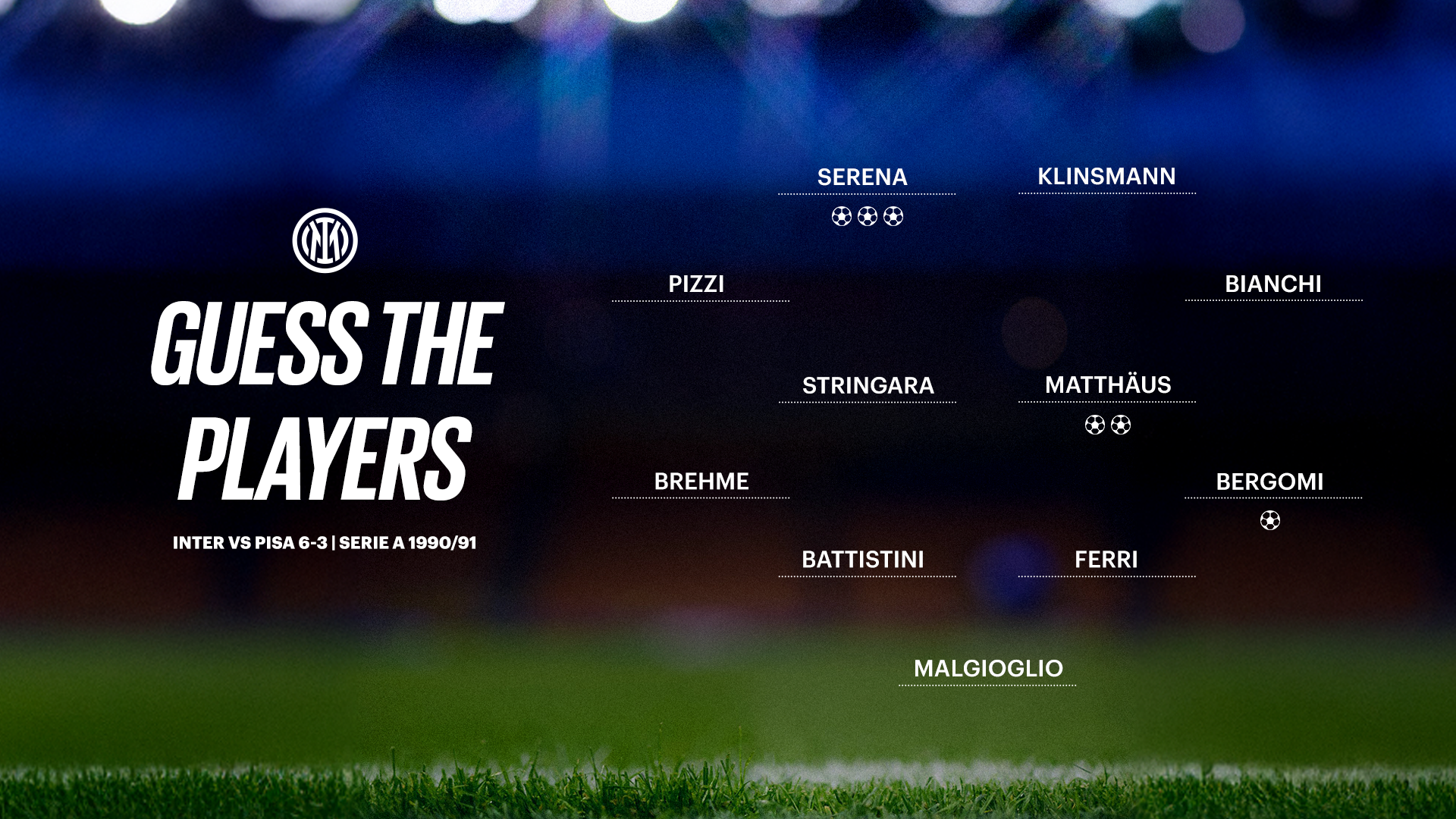The height and width of the screenshot is (819, 1456).
Task: Select the Bianchi player slot
Action: click(1273, 284)
